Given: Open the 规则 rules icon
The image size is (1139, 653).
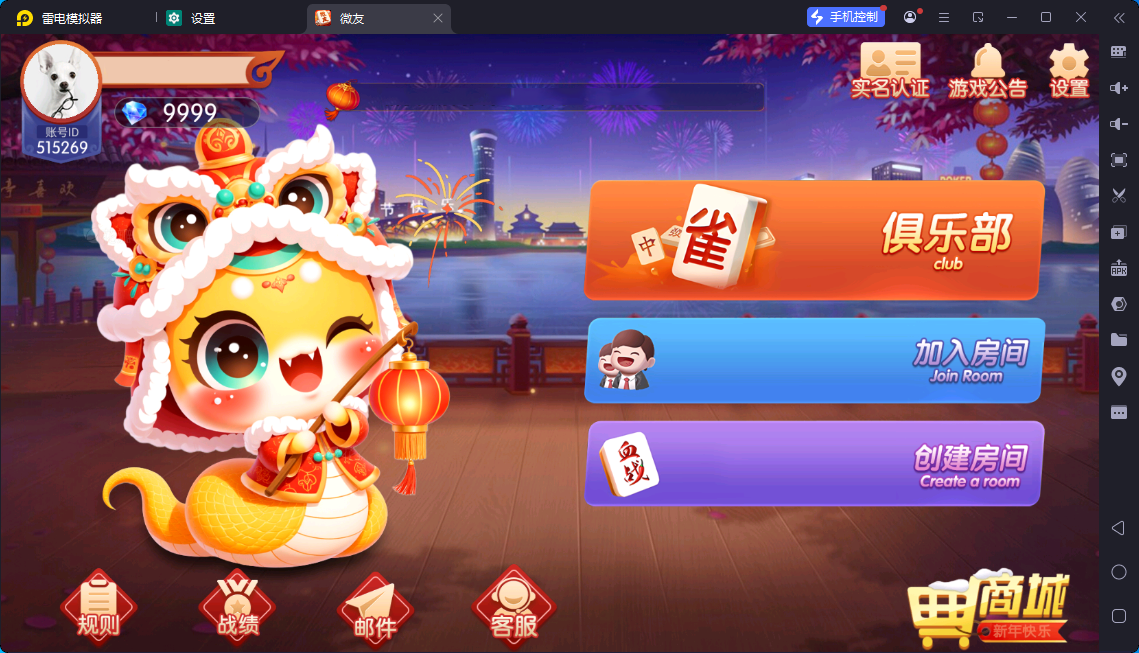Looking at the screenshot, I should (x=98, y=608).
